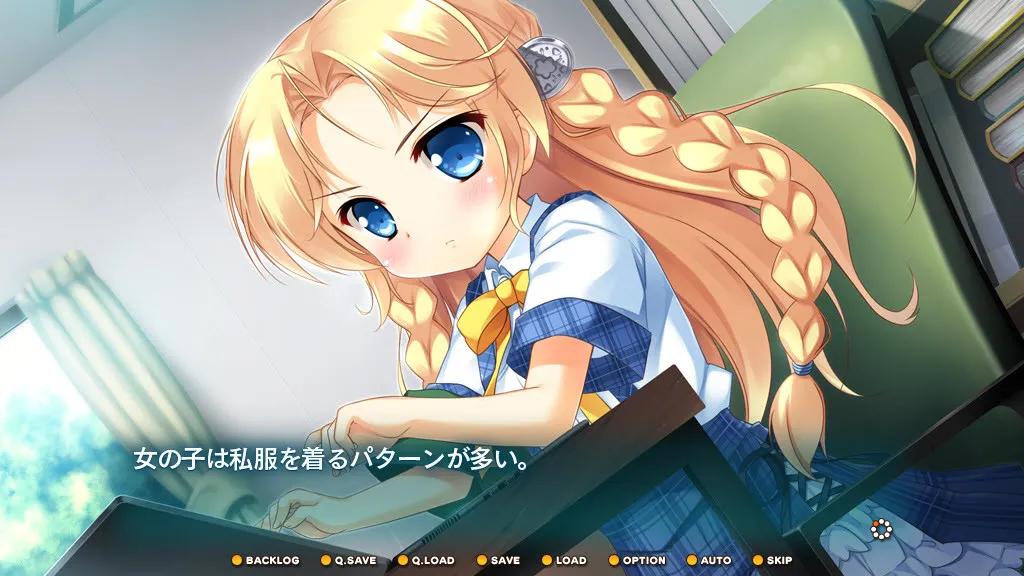Open the LOAD menu
This screenshot has height=576, width=1024.
[x=565, y=561]
